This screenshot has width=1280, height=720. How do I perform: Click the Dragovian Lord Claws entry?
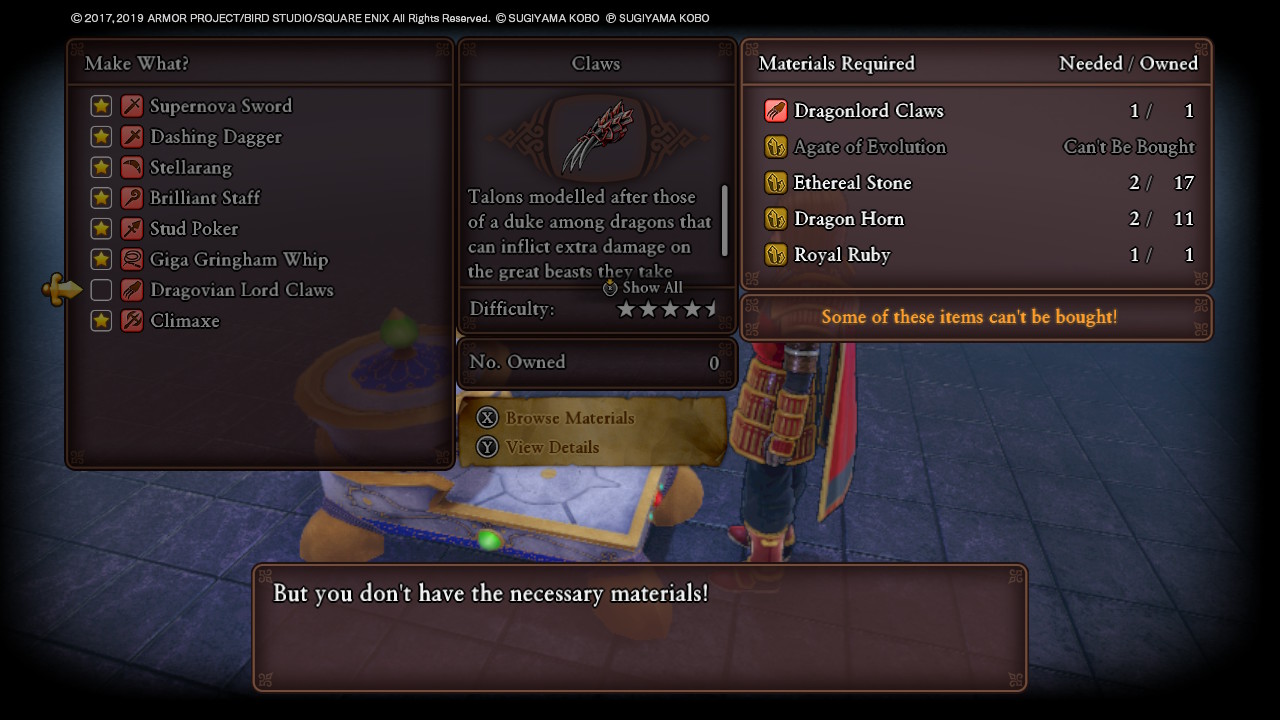coord(241,290)
